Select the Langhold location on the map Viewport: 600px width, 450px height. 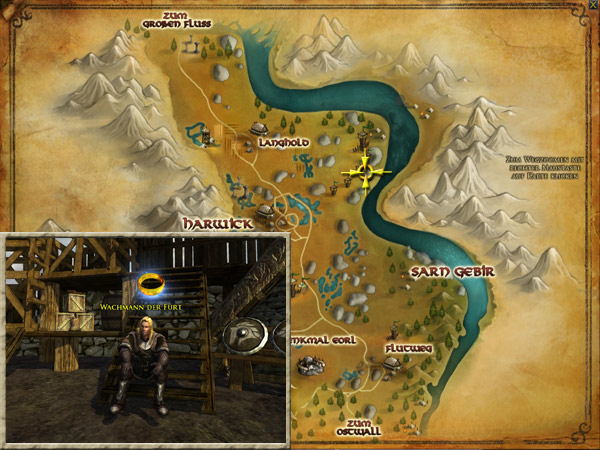[x=283, y=143]
